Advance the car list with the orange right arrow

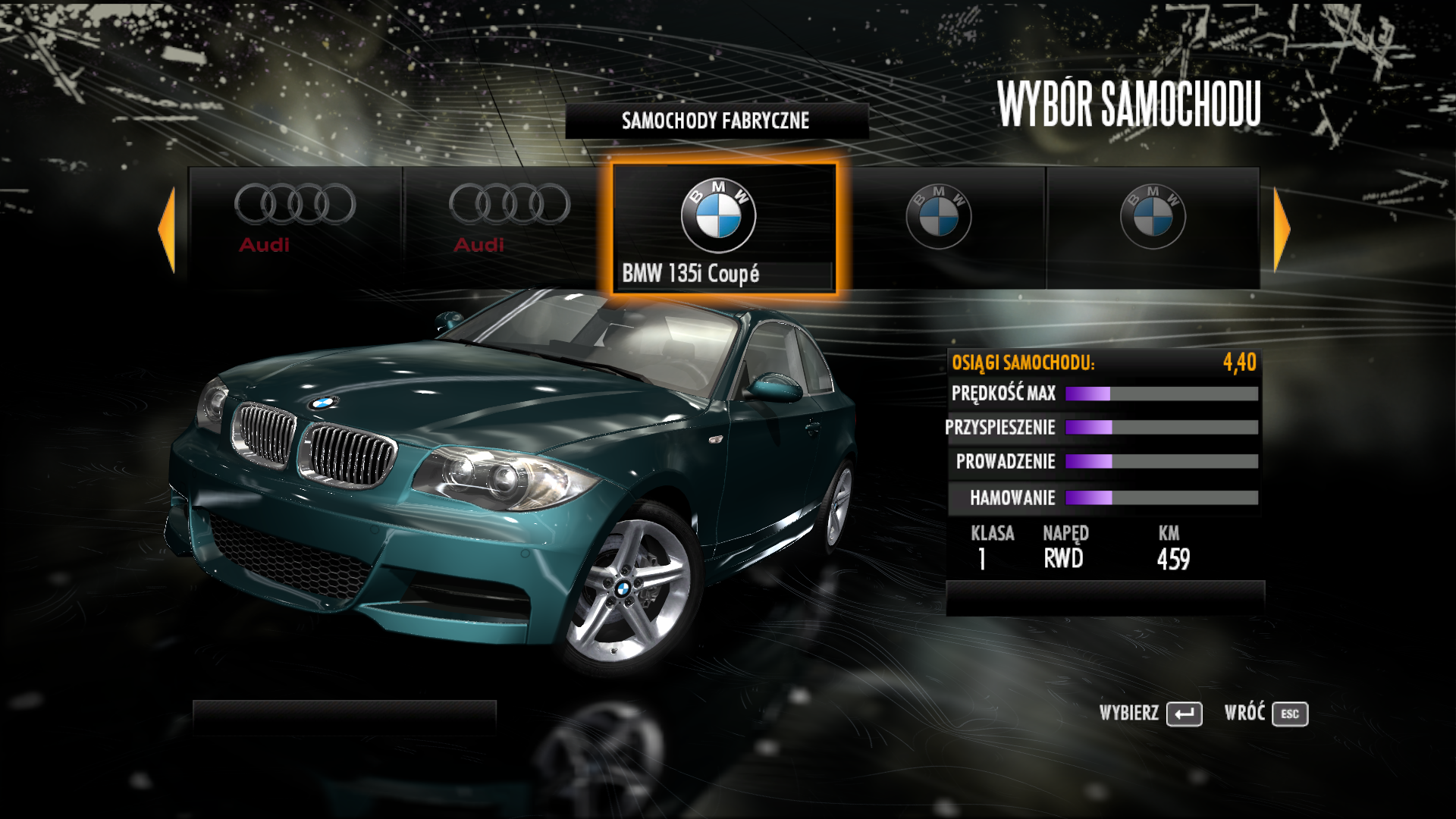1281,229
